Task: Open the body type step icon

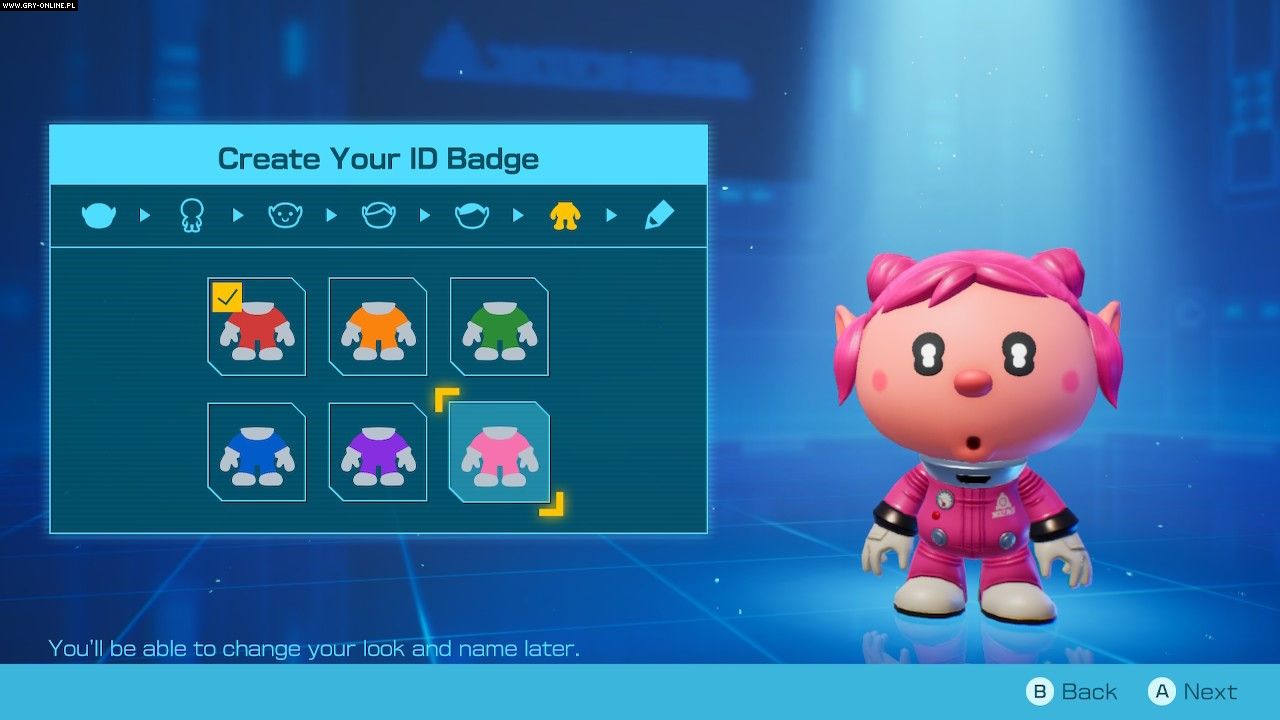Action: (x=191, y=215)
